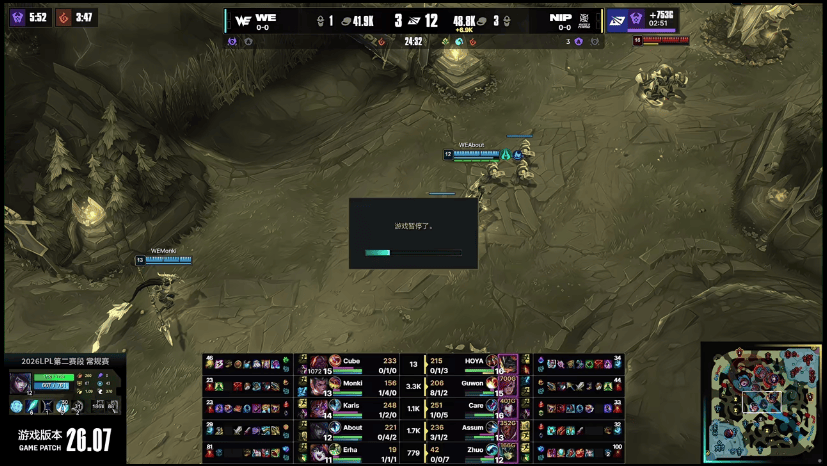Select About's row in the scoreboard

pyautogui.click(x=363, y=429)
